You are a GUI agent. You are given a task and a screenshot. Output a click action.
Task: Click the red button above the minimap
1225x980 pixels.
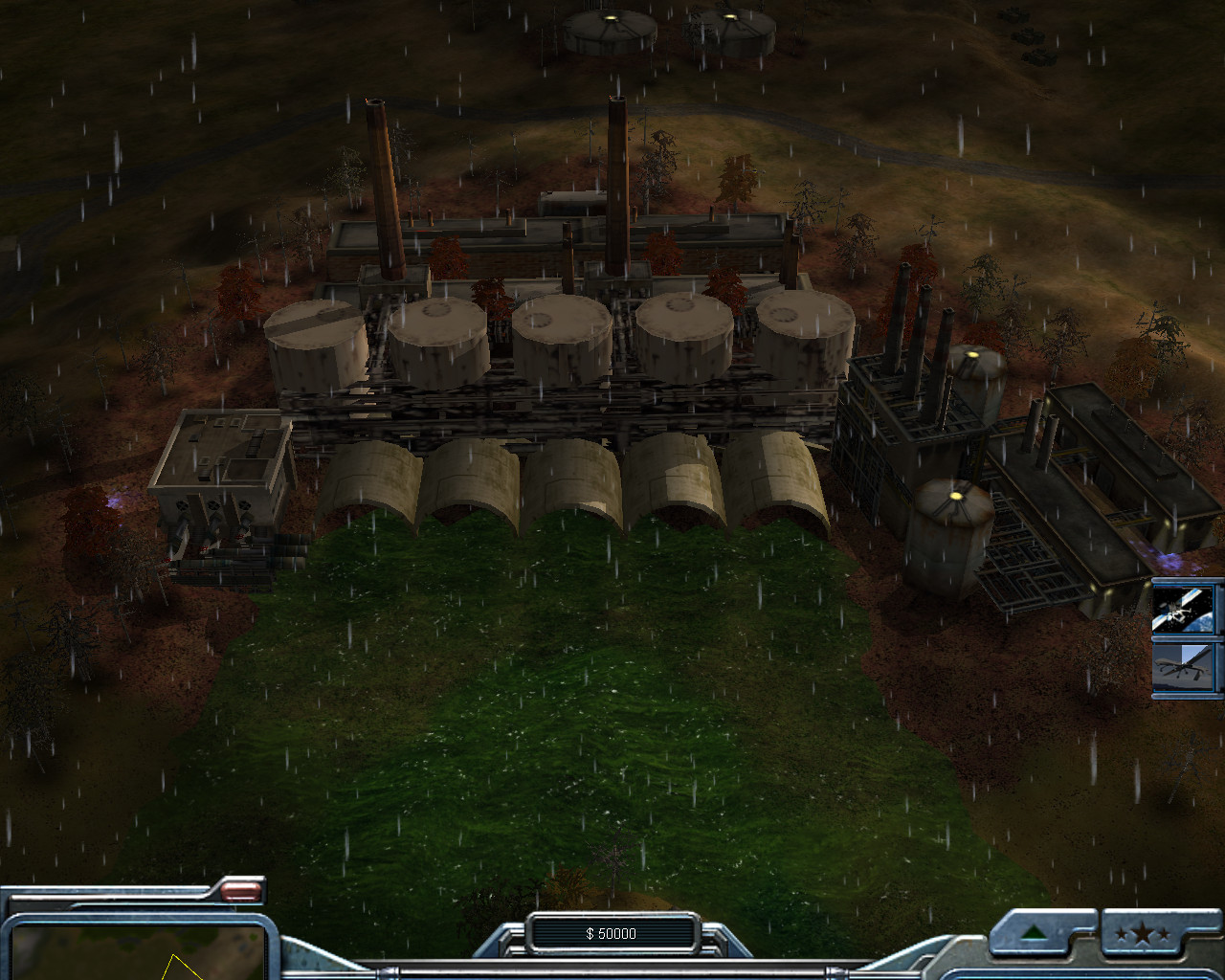point(241,892)
